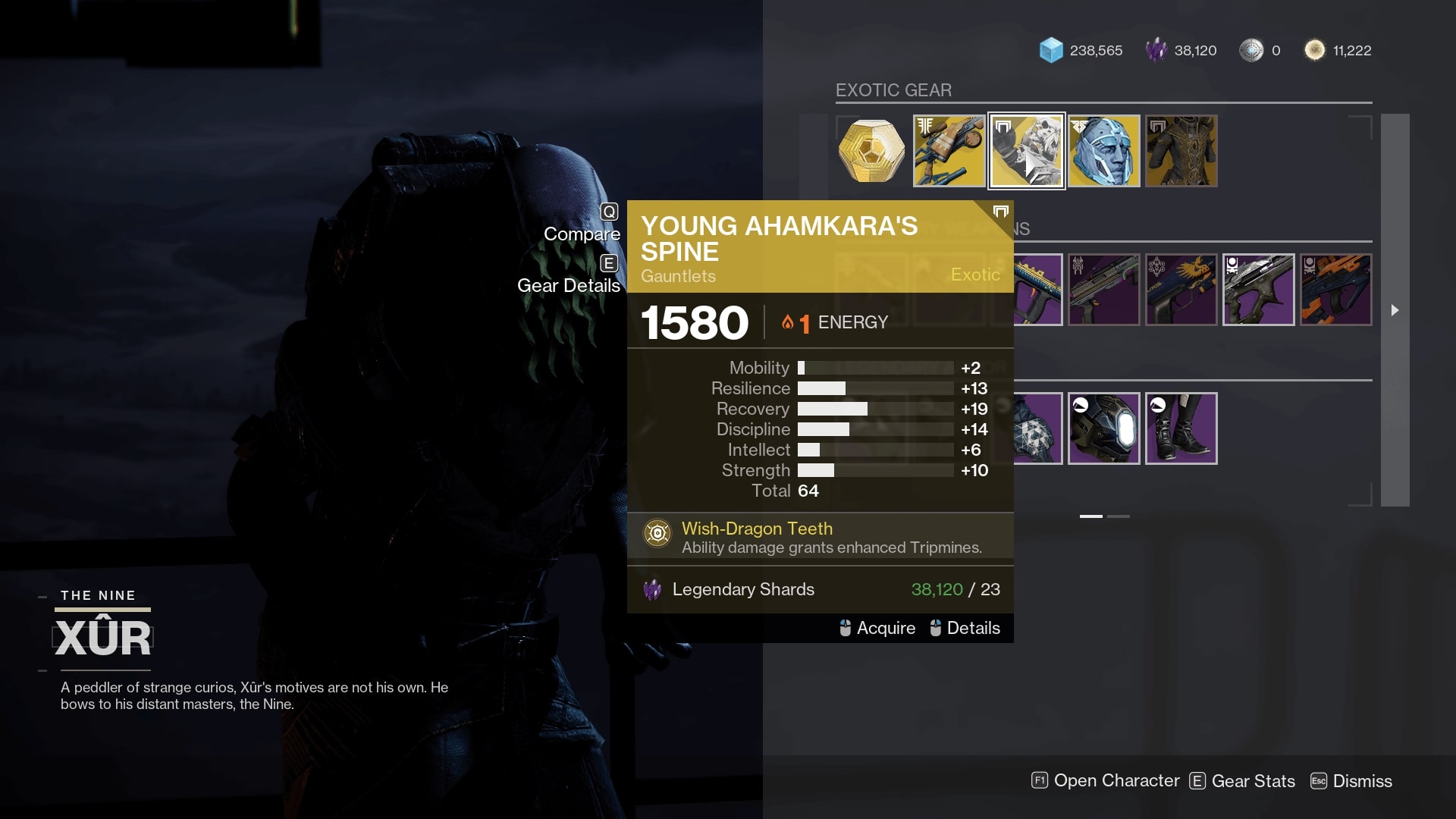Select the helmet in the legendary armor row
This screenshot has height=819, width=1456.
(1105, 428)
